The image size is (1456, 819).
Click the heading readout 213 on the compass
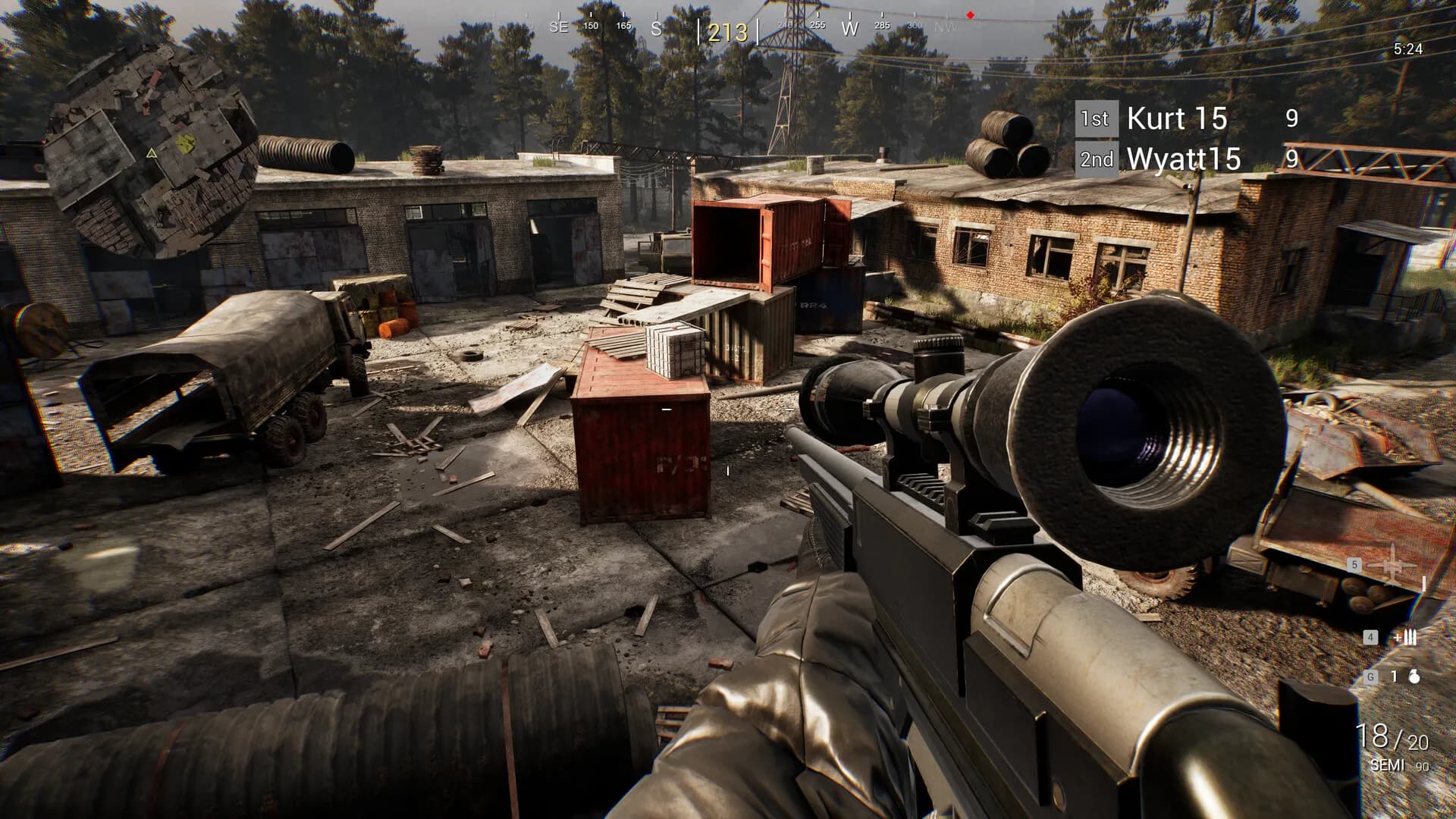click(x=728, y=32)
